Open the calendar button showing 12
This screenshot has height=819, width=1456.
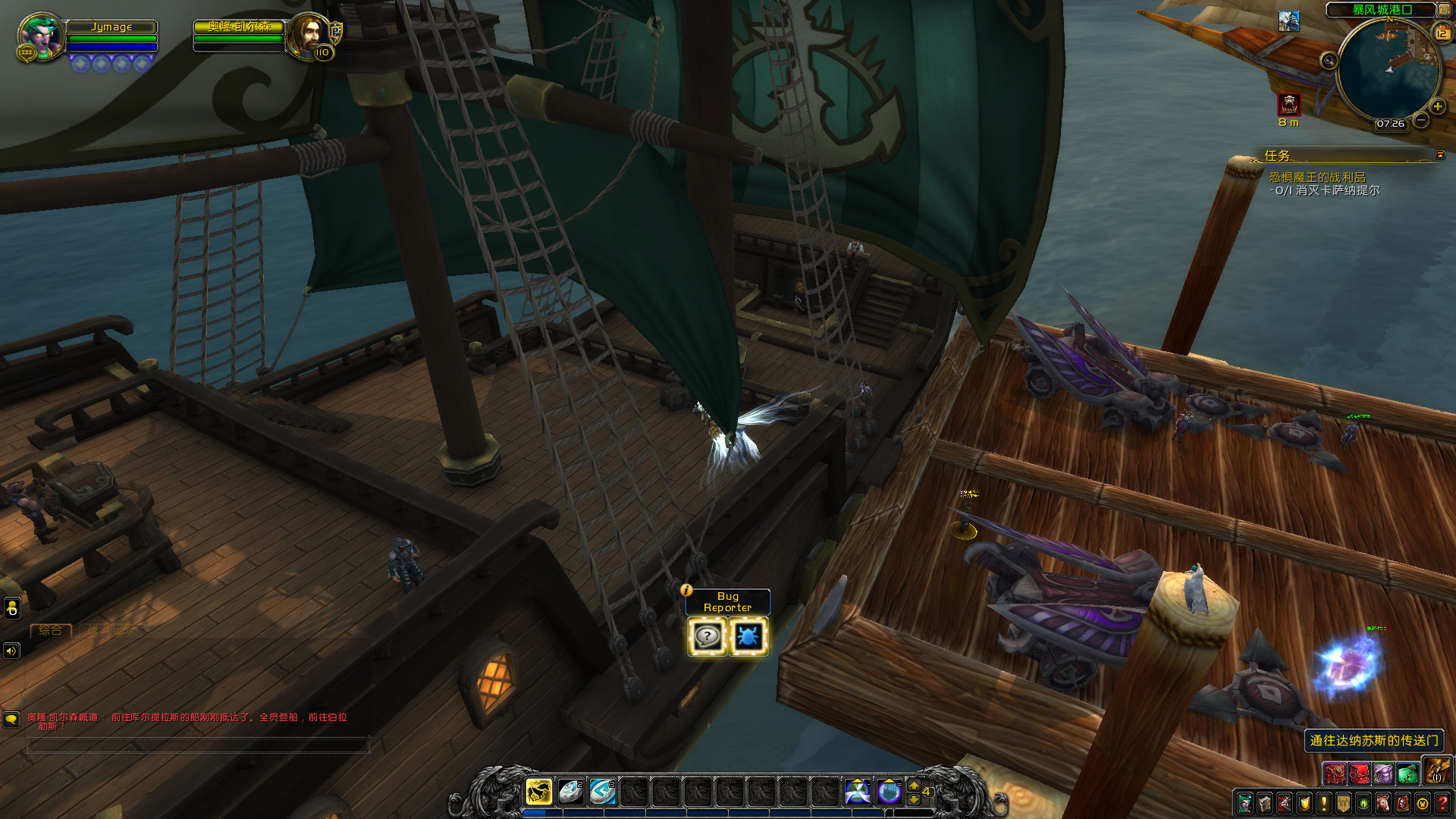1441,33
